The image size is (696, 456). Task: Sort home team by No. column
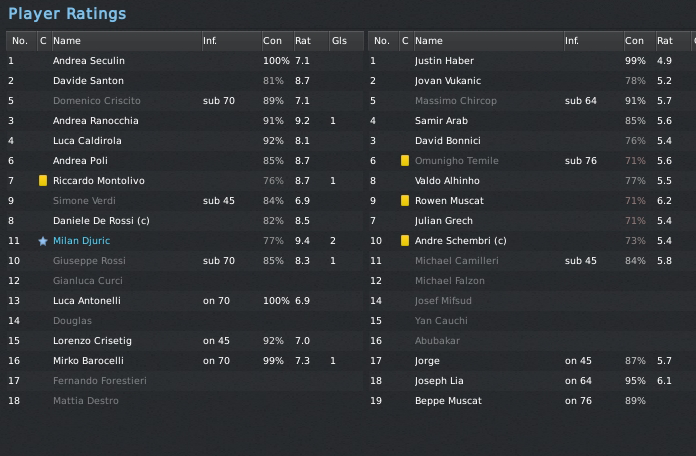pyautogui.click(x=20, y=41)
